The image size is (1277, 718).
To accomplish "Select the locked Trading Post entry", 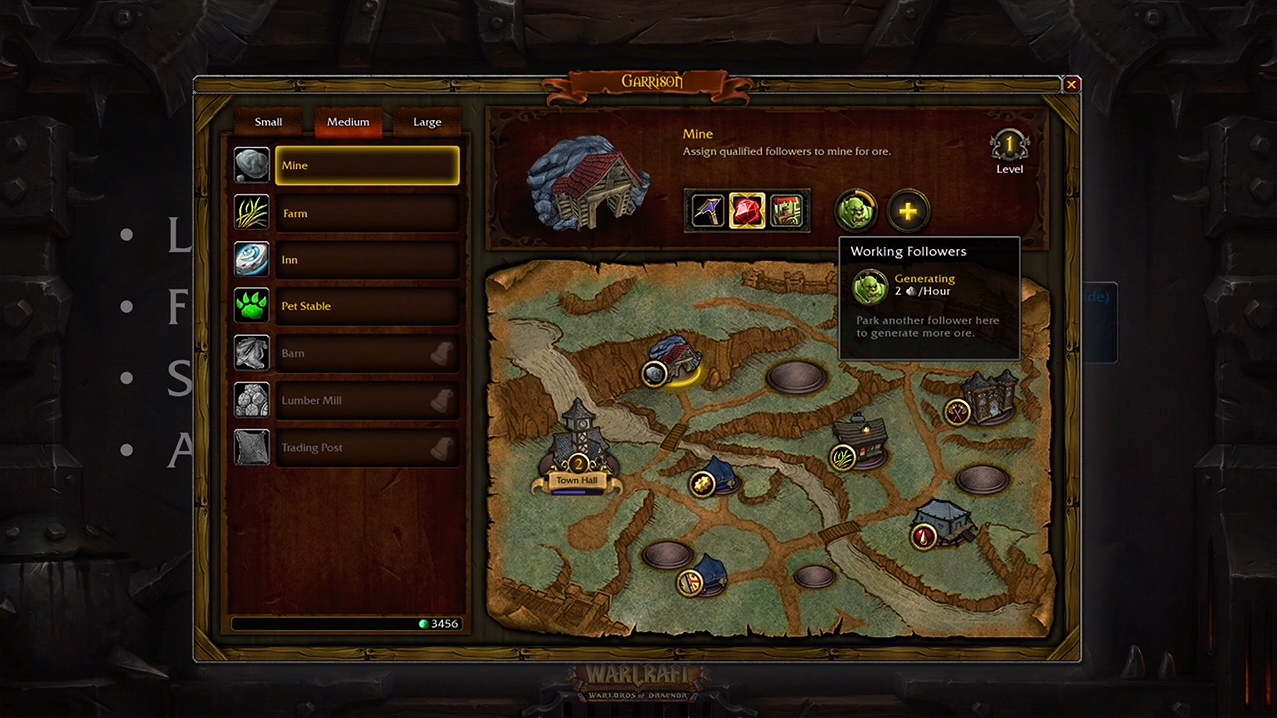I will [366, 447].
